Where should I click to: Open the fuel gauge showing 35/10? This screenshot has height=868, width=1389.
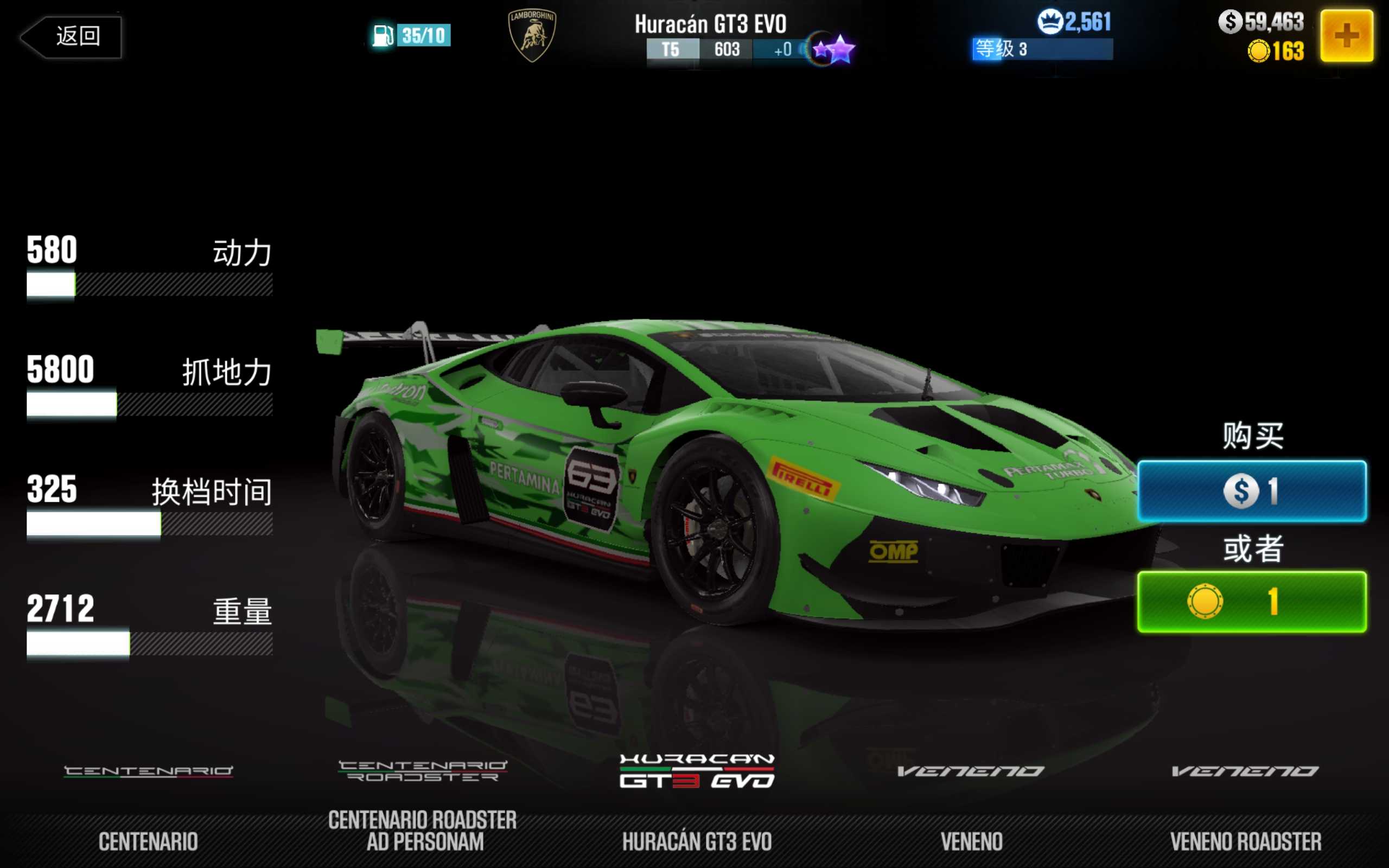click(x=411, y=36)
